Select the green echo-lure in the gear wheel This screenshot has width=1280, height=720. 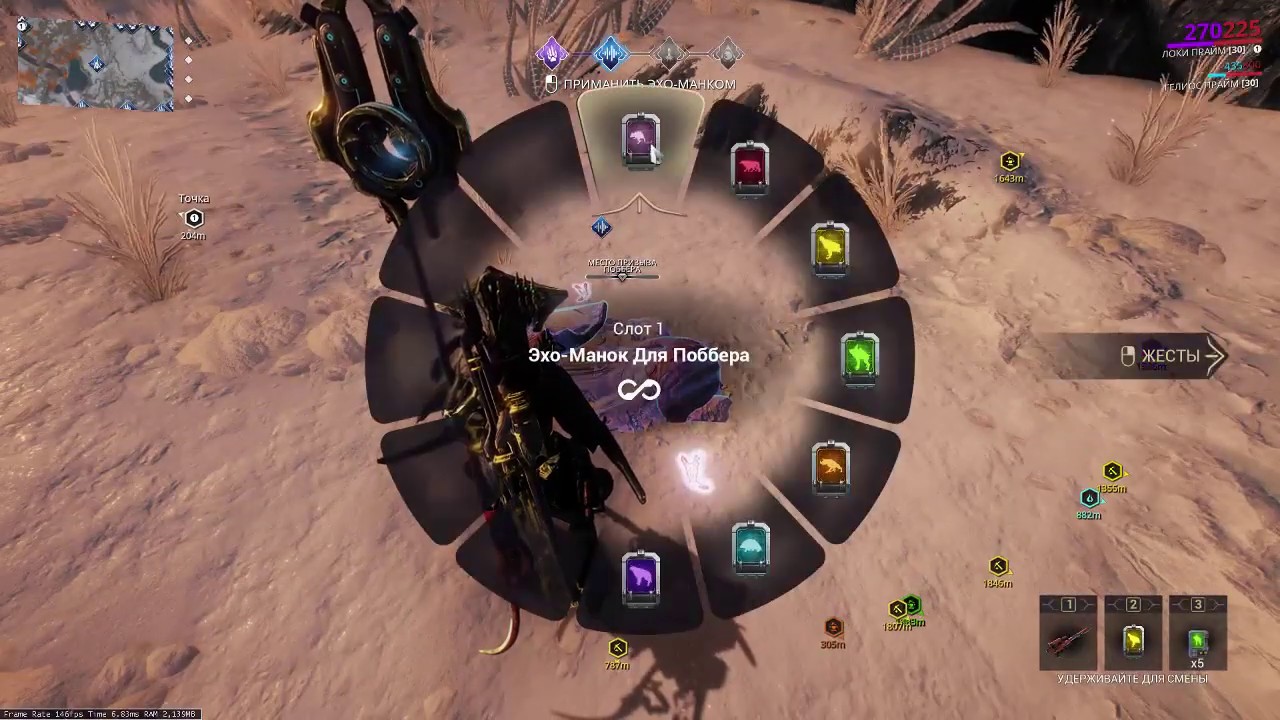[860, 357]
